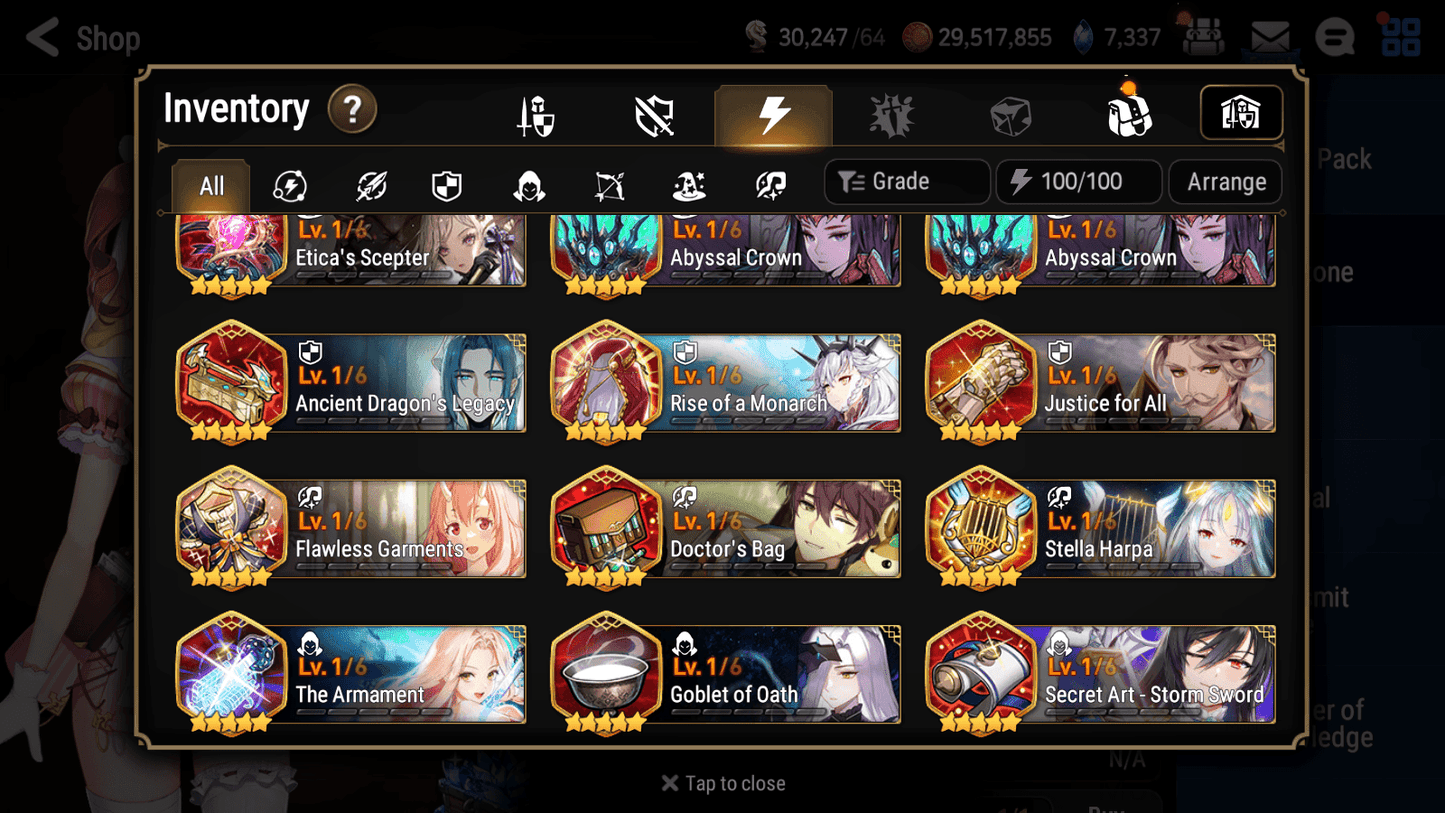Open Inventory help via the question mark
This screenshot has height=813, width=1445.
(x=352, y=110)
